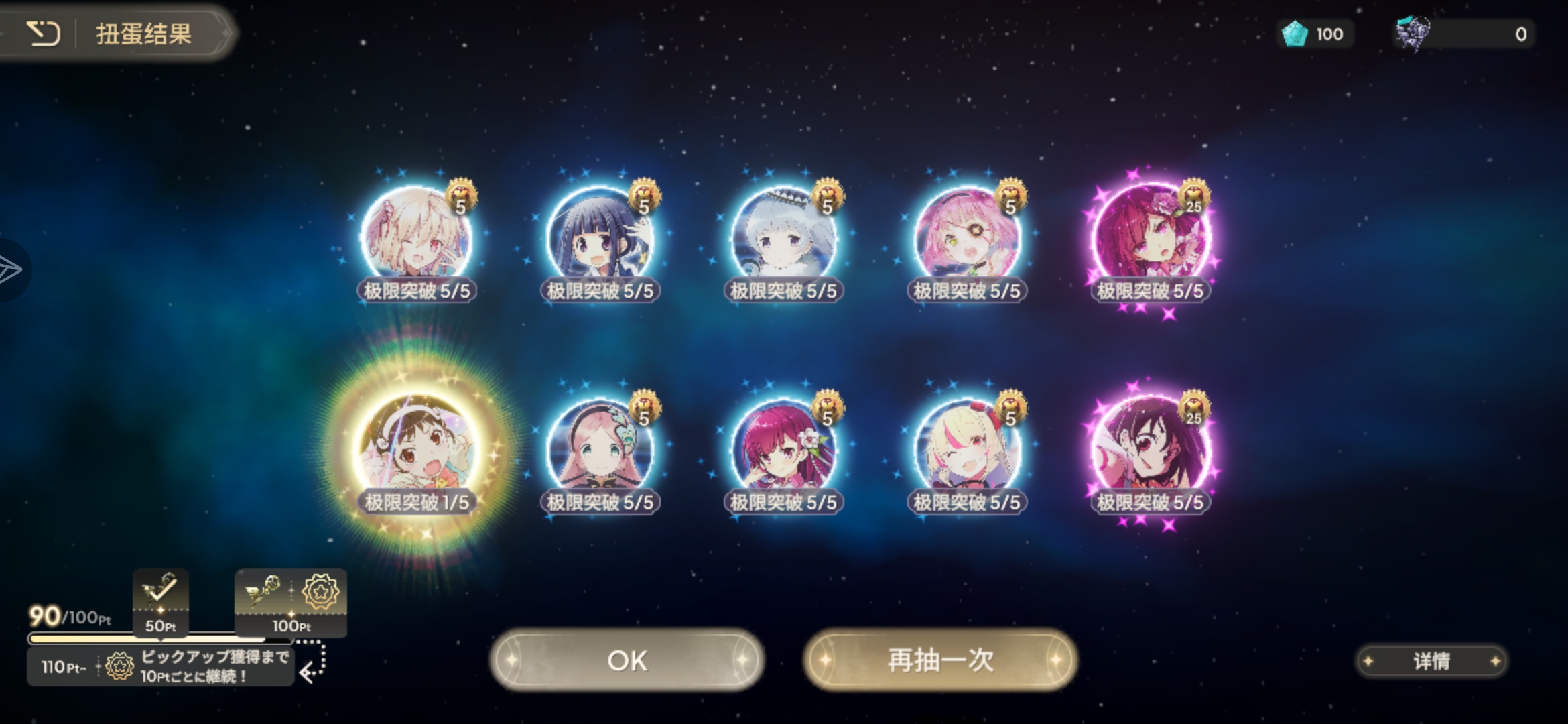
Task: Click the back arrow icon in top-left
Action: [44, 34]
